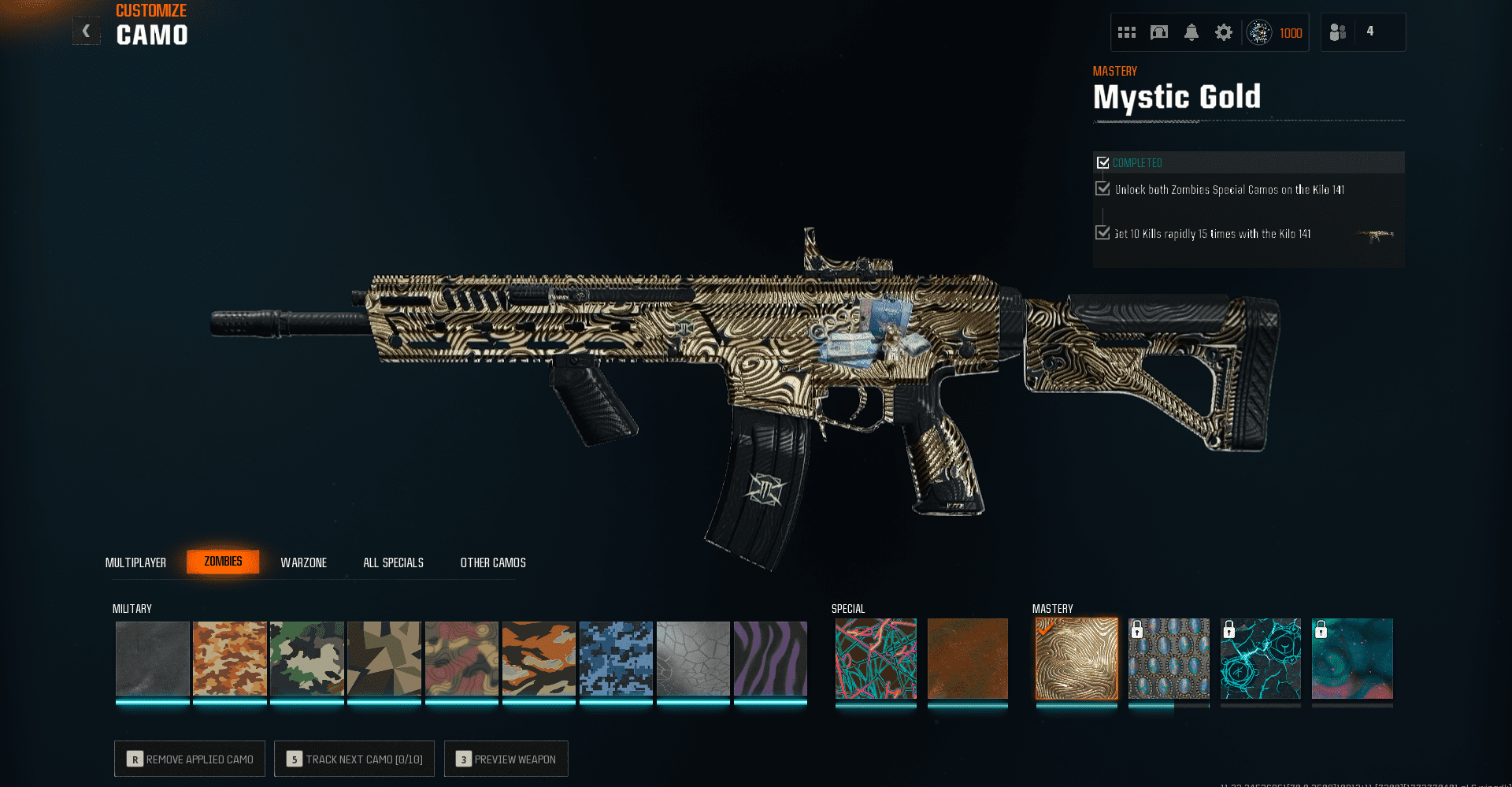The width and height of the screenshot is (1512, 787).
Task: Switch to Other Camos tab
Action: (x=493, y=562)
